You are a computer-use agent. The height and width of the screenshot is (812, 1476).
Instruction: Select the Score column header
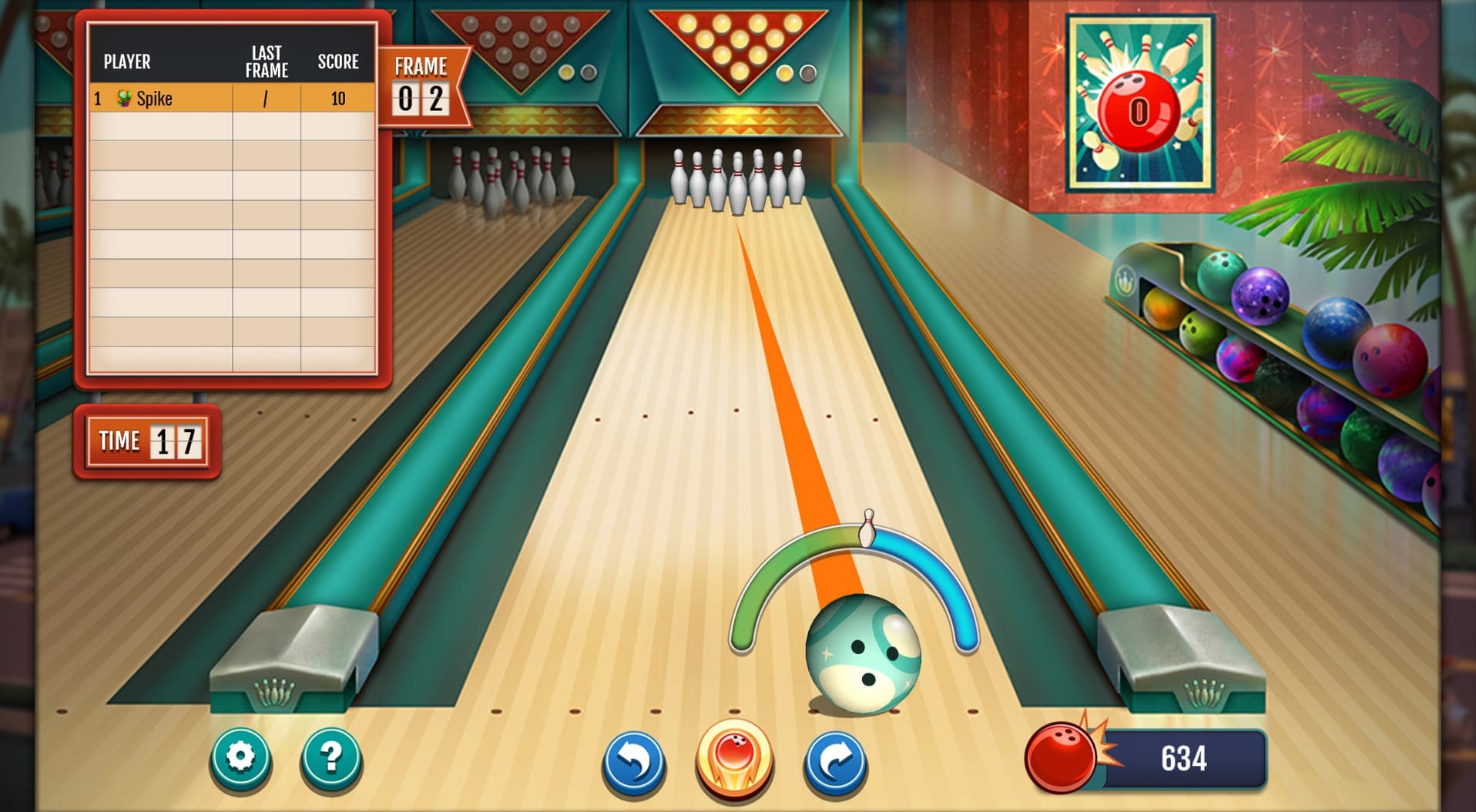(340, 62)
